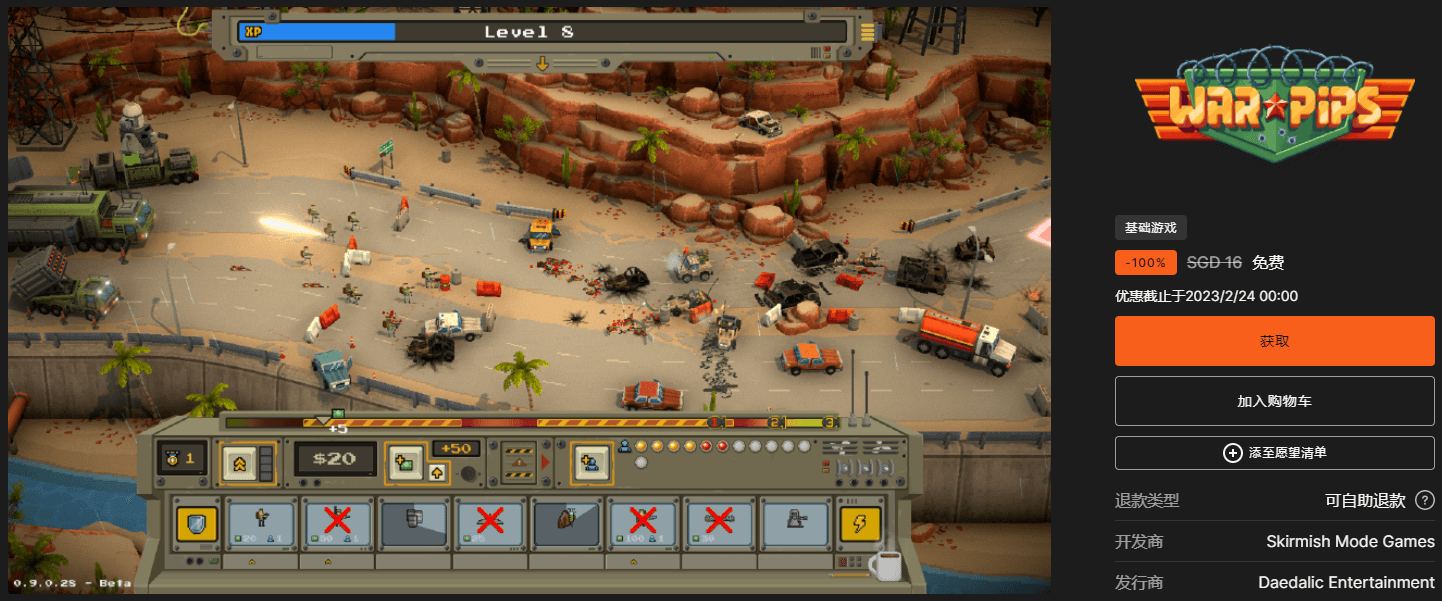Activate the yellow shield ability button
The width and height of the screenshot is (1442, 601).
196,523
